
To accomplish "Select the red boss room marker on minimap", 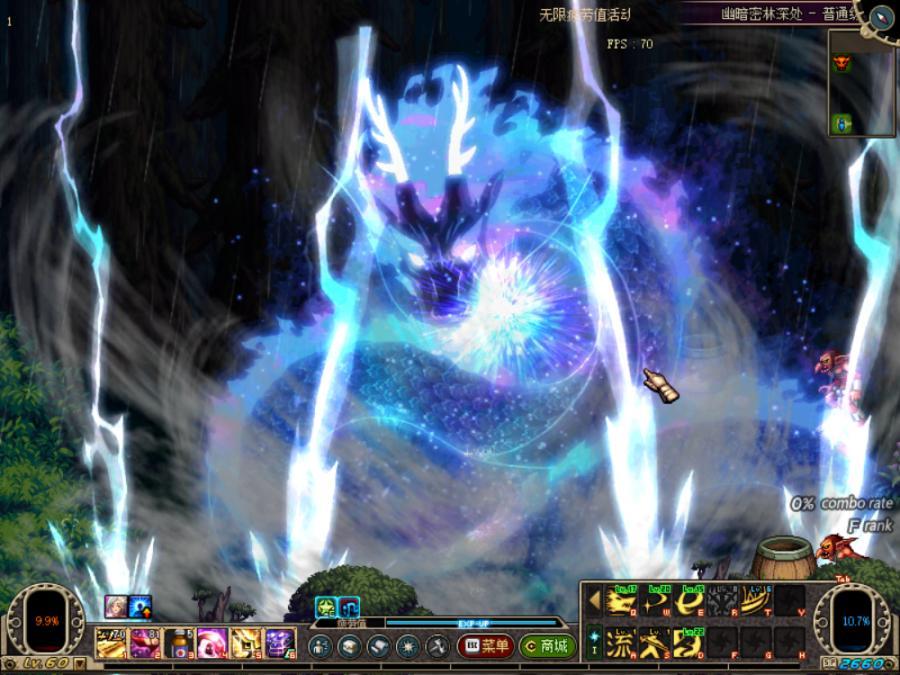I will pos(841,61).
